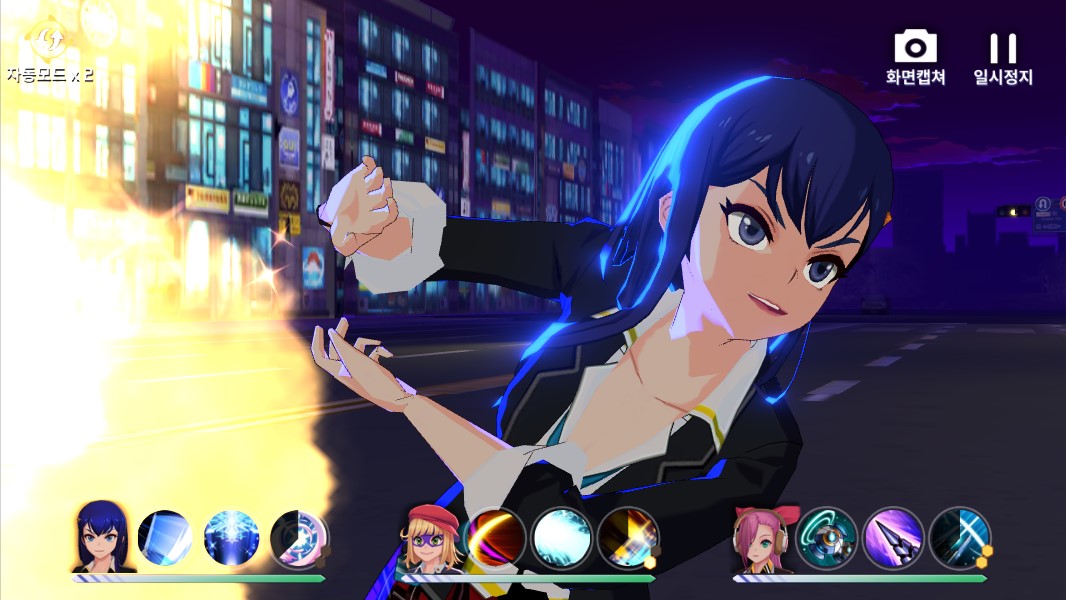Viewport: 1066px width, 600px height.
Task: Trigger the crossed blue blades skill
Action: pyautogui.click(x=959, y=538)
